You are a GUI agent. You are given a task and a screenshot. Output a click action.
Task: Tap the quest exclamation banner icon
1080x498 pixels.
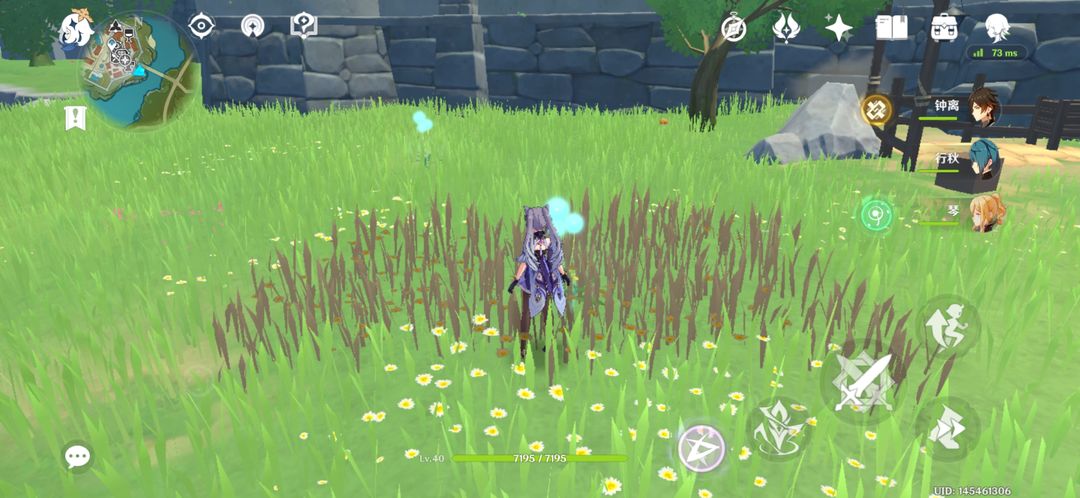(75, 118)
